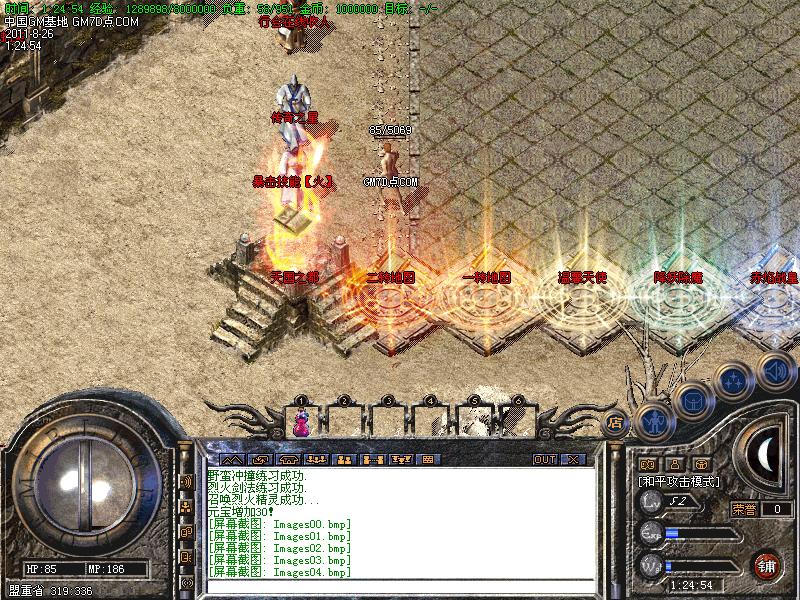Click the broadcast icon at chat's bottom-left

pyautogui.click(x=186, y=582)
